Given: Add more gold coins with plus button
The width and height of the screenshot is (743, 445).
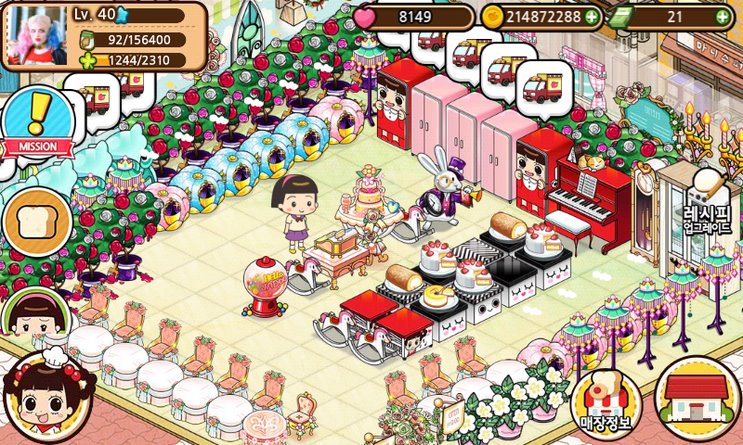Looking at the screenshot, I should [593, 17].
